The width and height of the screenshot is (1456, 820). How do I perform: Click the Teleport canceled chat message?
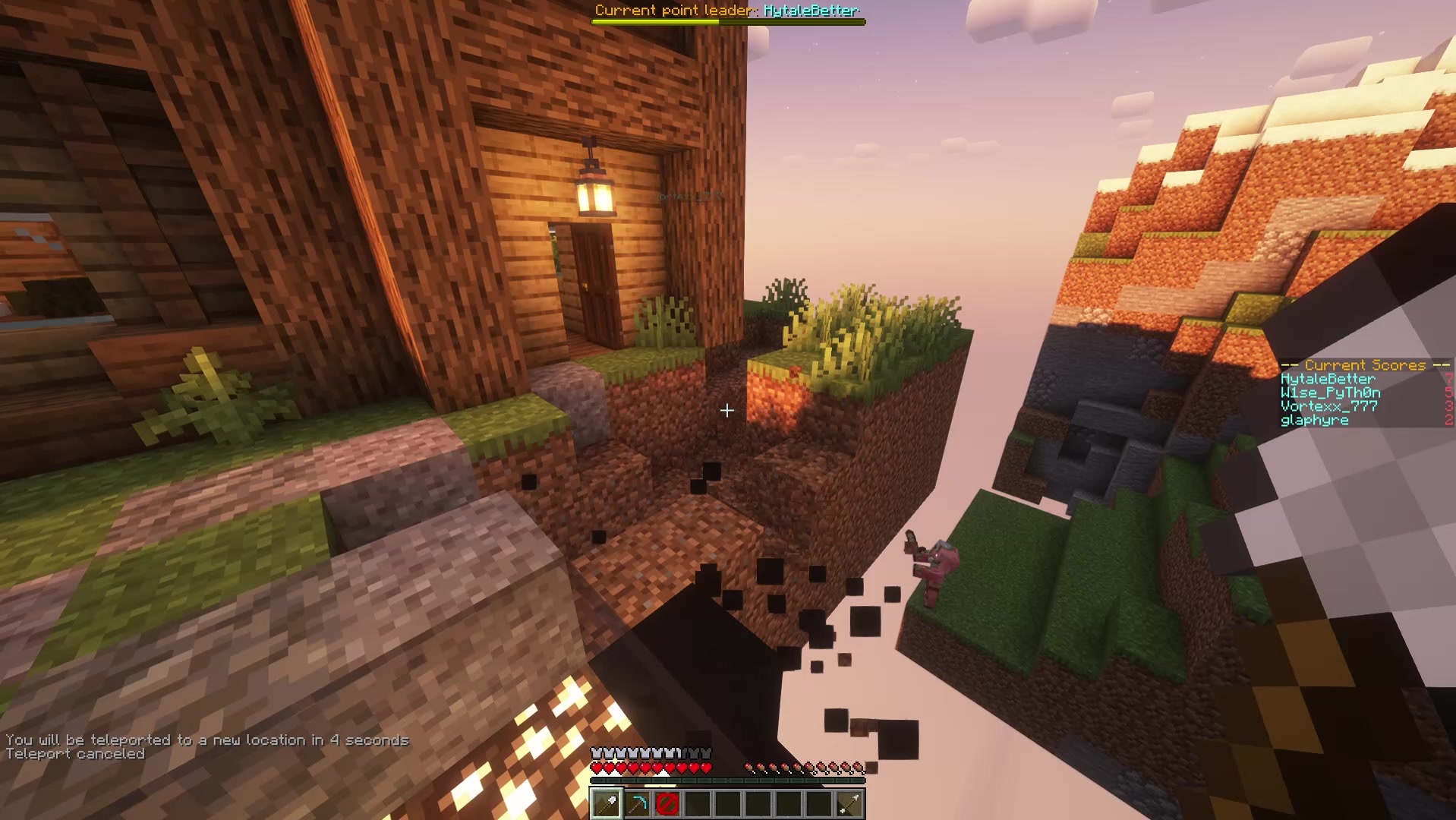click(74, 753)
